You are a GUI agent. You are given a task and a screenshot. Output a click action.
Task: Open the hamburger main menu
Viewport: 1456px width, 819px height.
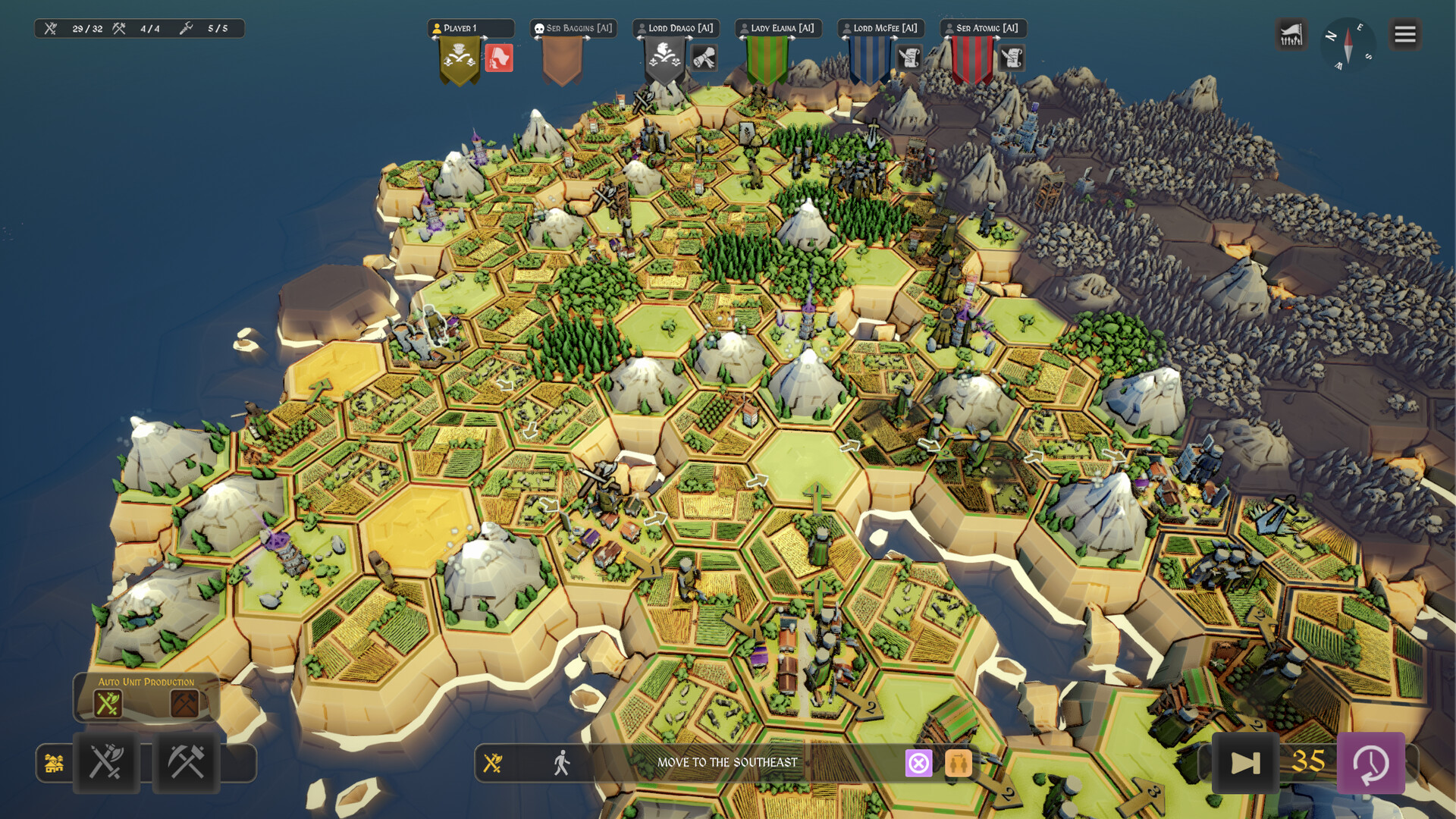click(1404, 35)
